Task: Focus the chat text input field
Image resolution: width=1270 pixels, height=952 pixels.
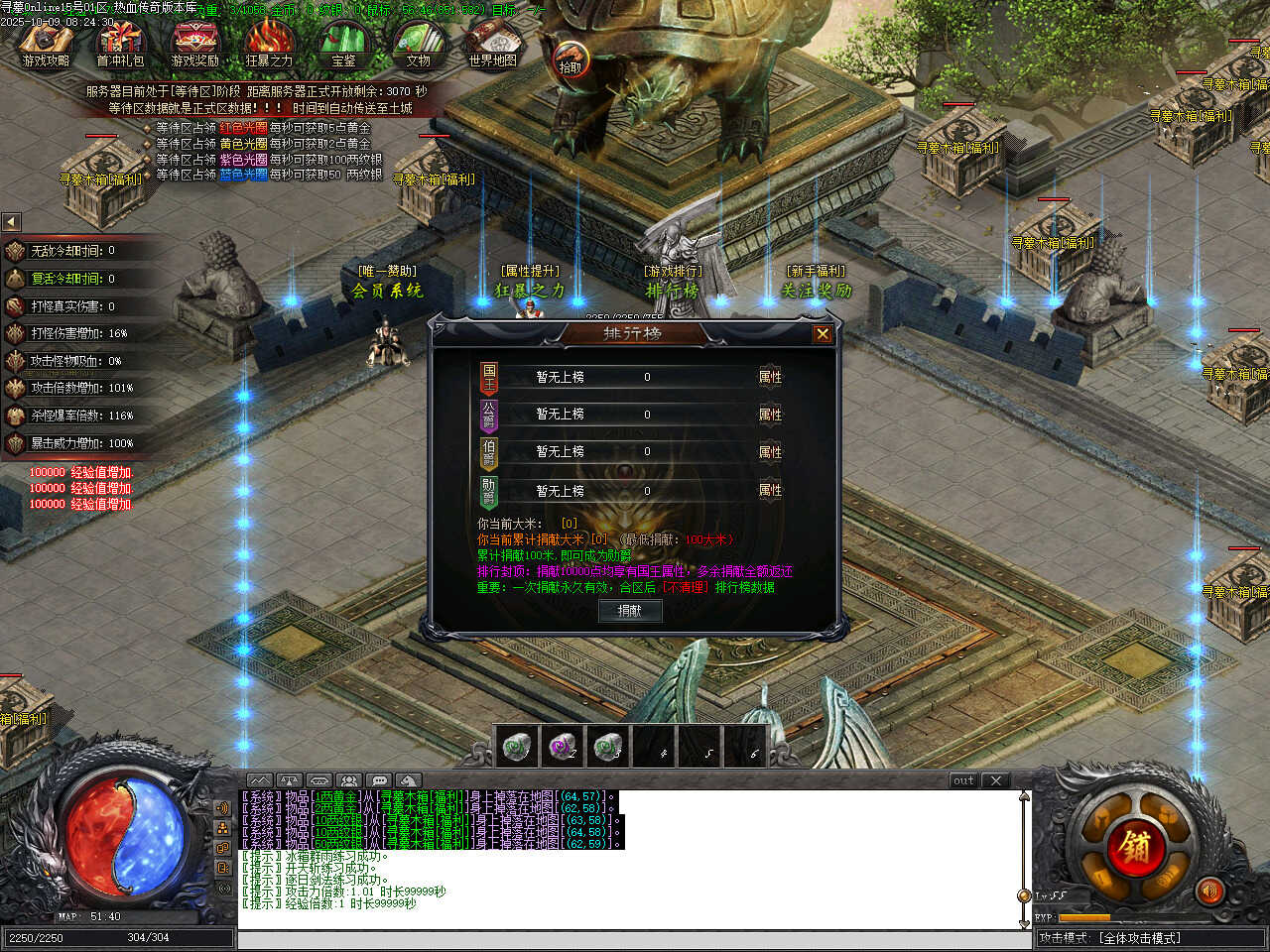Action: point(630,940)
